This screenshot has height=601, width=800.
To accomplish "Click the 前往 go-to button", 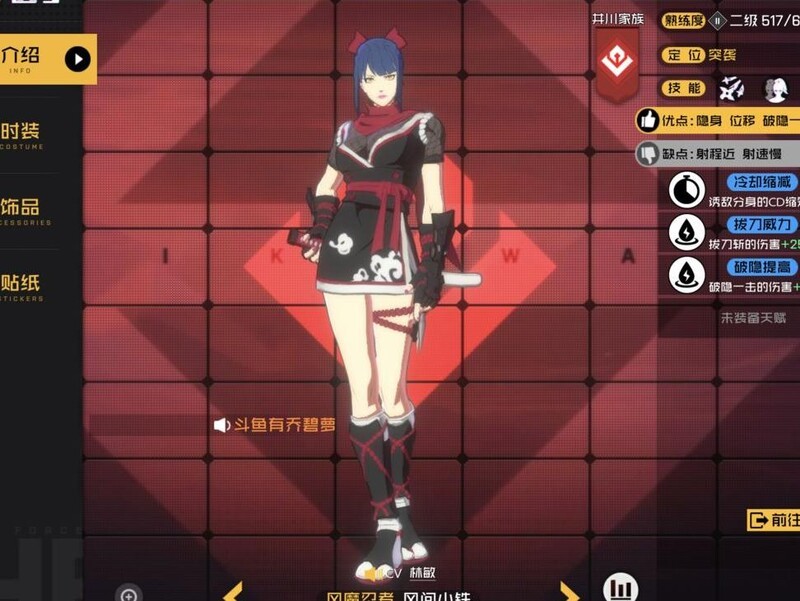I will point(773,520).
